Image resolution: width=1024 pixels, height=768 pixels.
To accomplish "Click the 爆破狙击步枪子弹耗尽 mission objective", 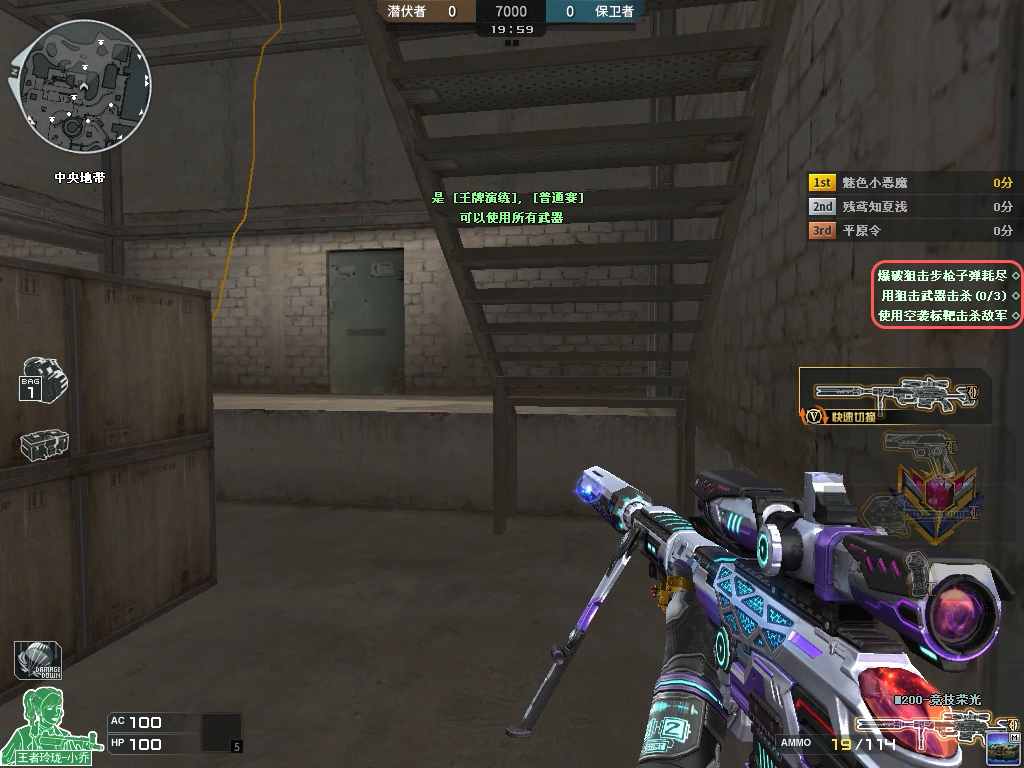I will coord(942,275).
